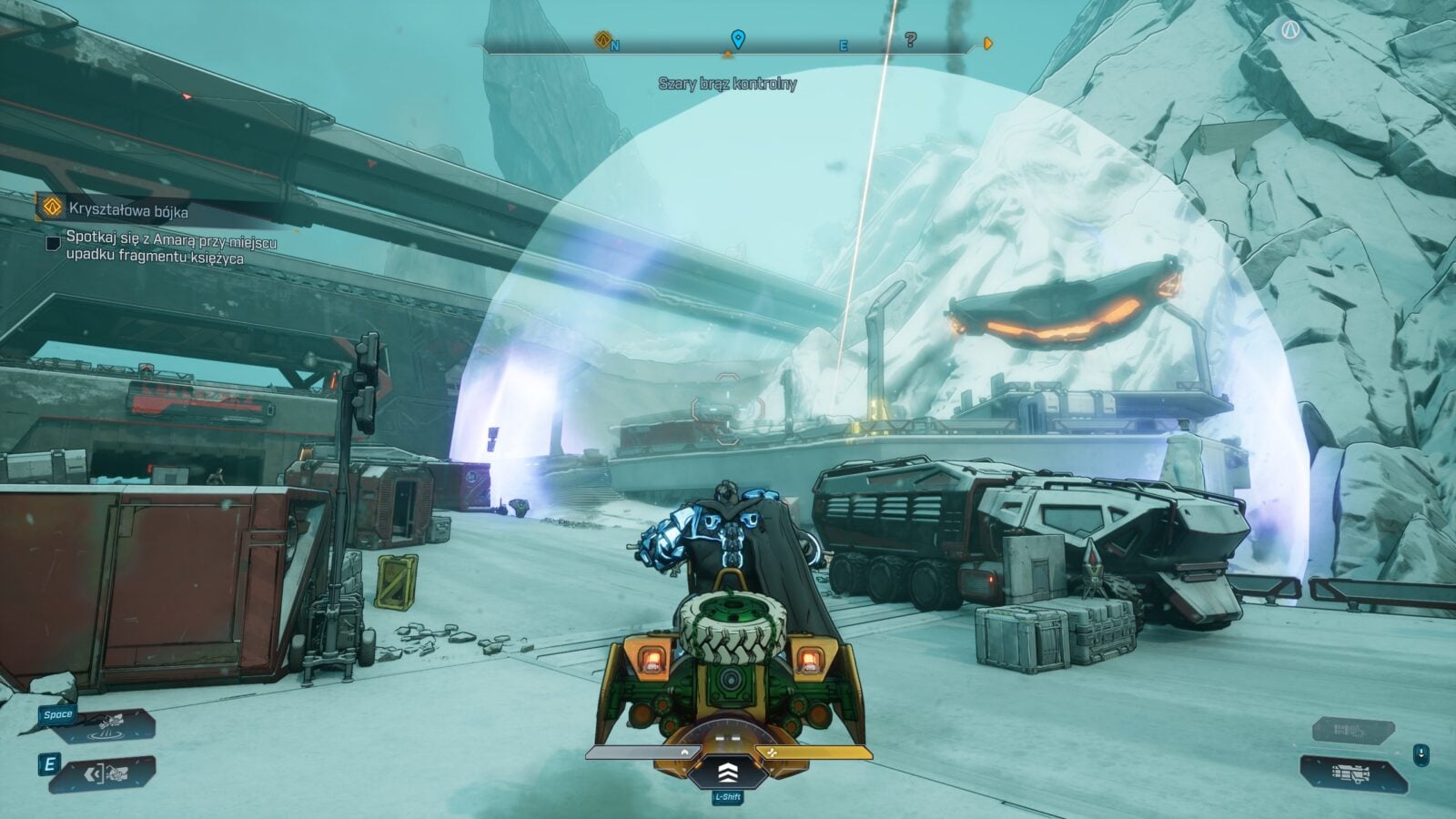Activate the vehicle boost chevron icon

coord(727,773)
